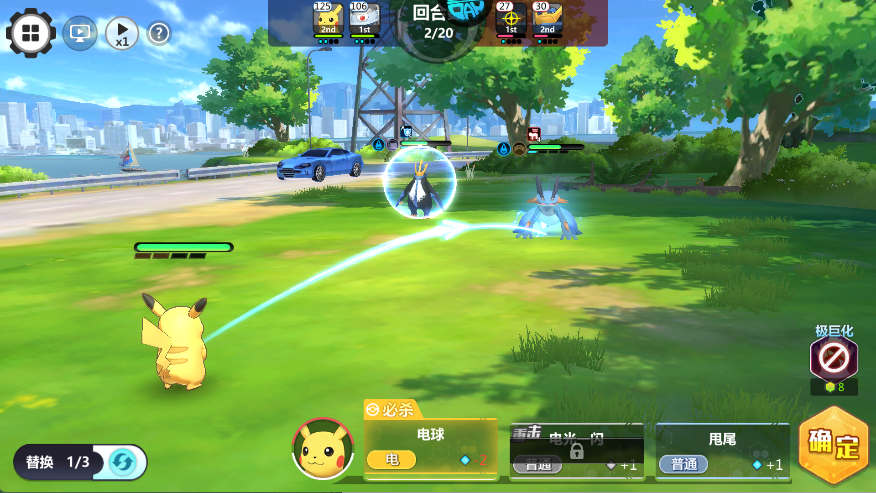Select the Pikachu turn-order portrait
Image resolution: width=876 pixels, height=493 pixels.
(328, 20)
